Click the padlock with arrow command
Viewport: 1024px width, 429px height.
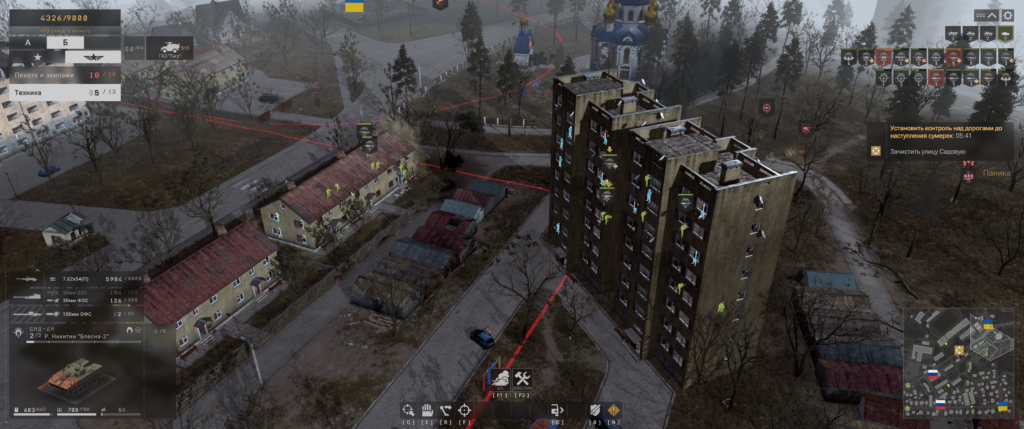(556, 410)
